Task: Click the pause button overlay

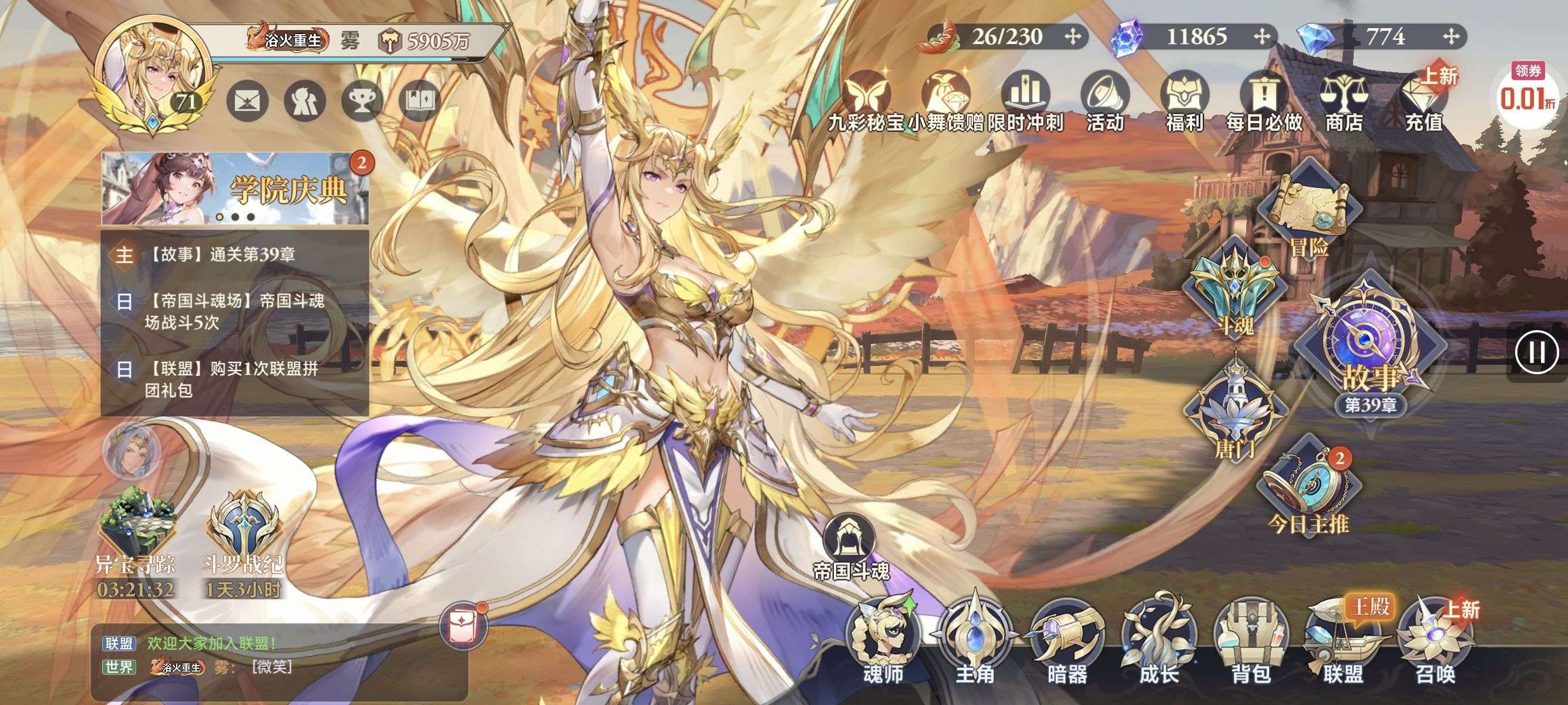Action: (x=1537, y=352)
